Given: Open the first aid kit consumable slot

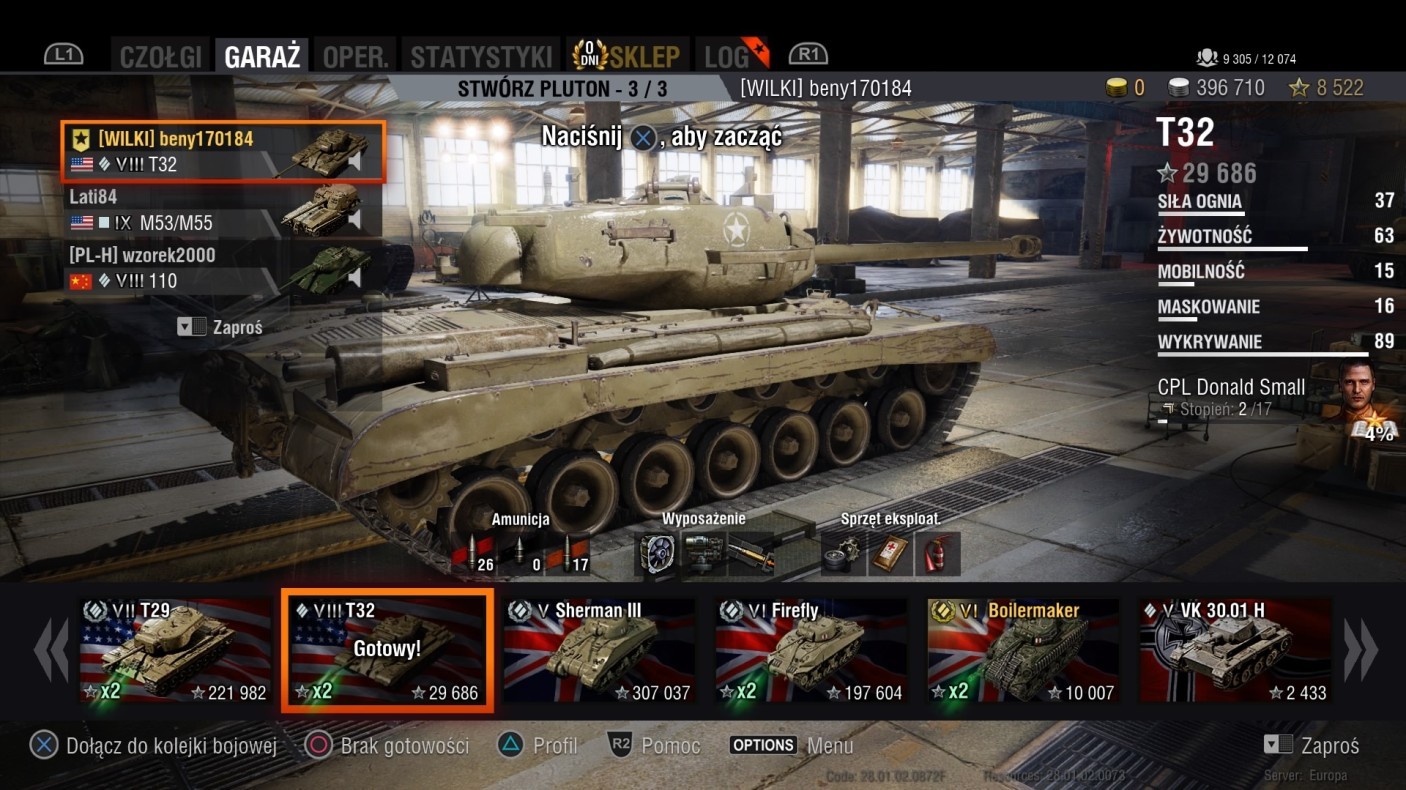Looking at the screenshot, I should (889, 553).
